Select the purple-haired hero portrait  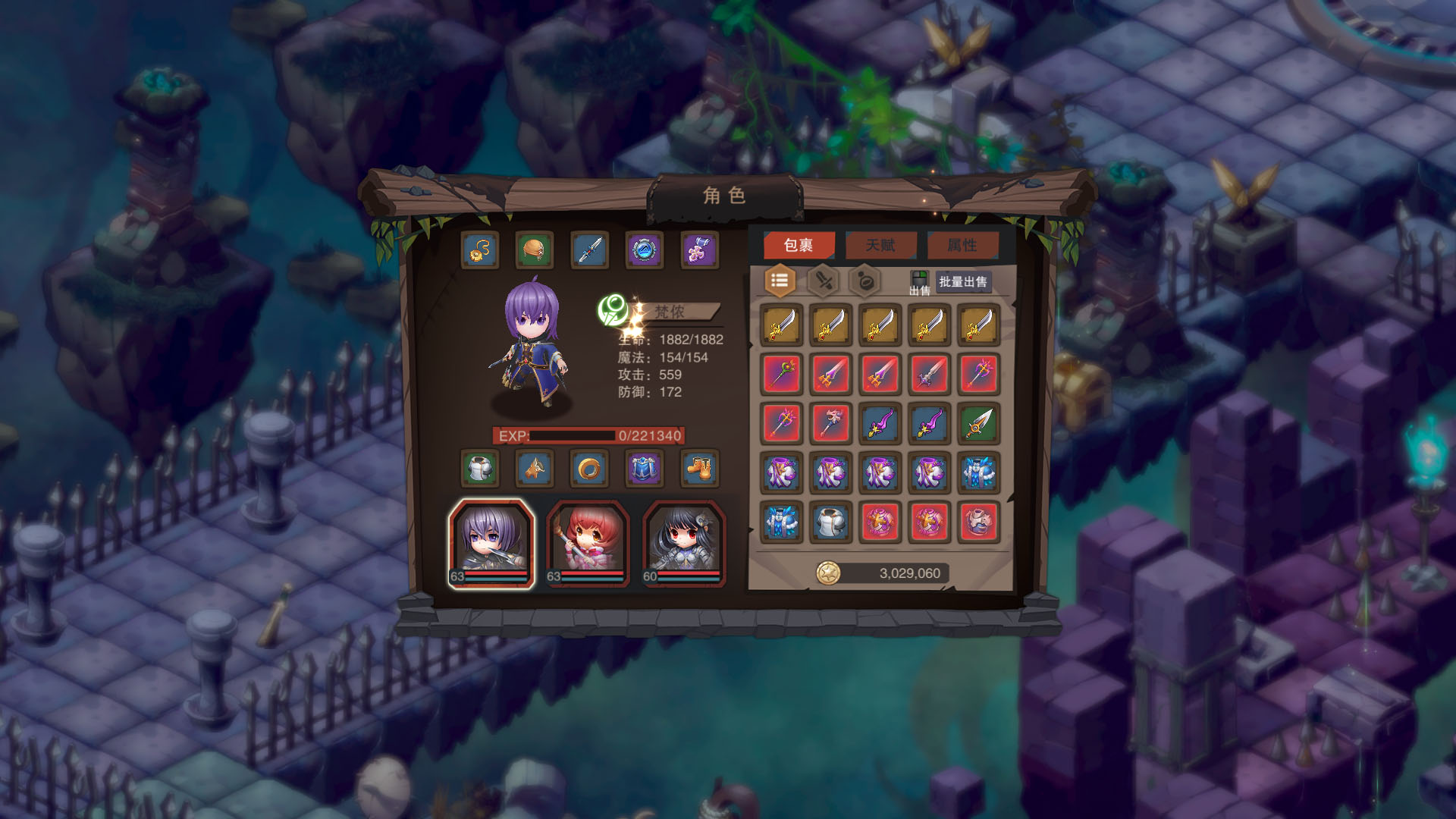[491, 543]
